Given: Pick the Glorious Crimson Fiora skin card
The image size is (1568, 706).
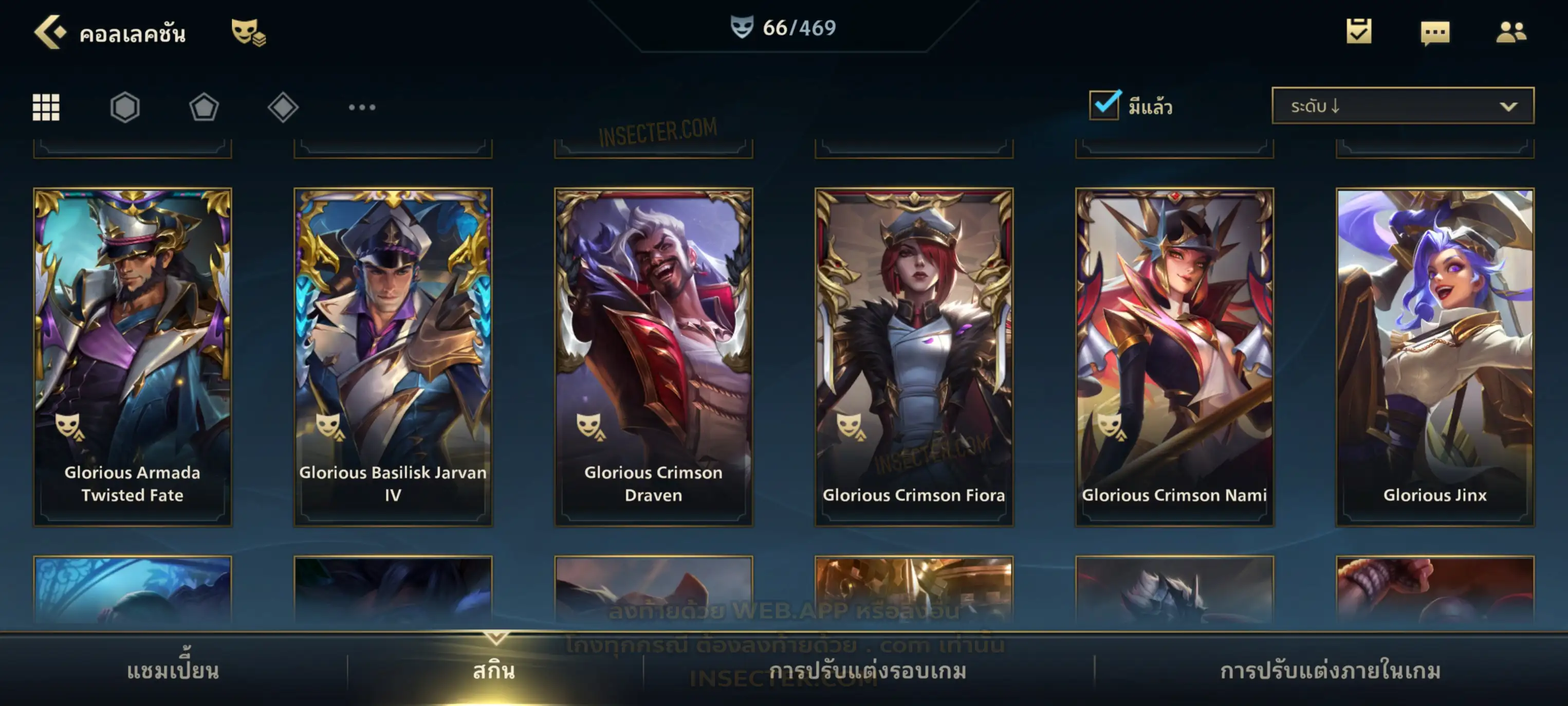Looking at the screenshot, I should point(914,356).
